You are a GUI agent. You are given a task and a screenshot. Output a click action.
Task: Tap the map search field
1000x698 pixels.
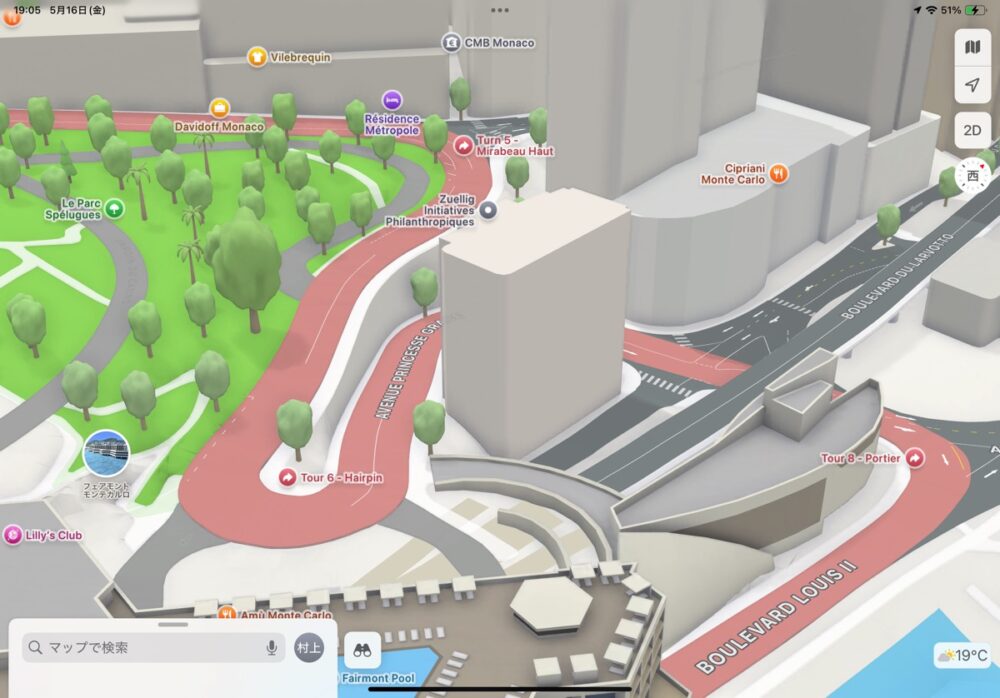140,648
